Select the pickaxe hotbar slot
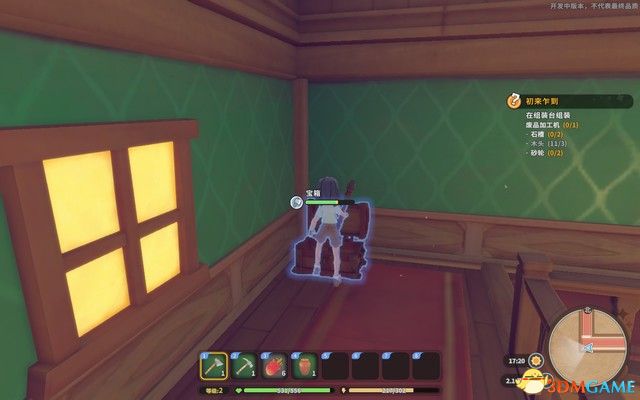The width and height of the screenshot is (640, 400). coord(245,366)
